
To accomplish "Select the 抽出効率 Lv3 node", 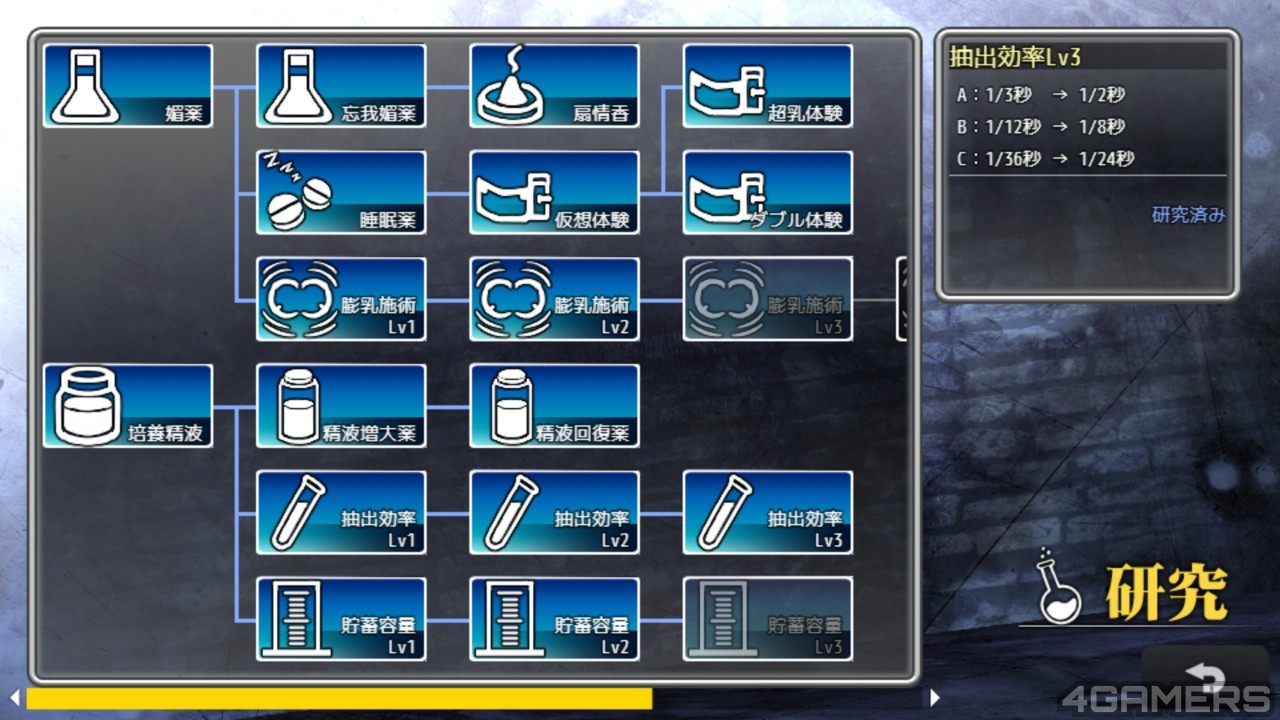I will click(767, 513).
